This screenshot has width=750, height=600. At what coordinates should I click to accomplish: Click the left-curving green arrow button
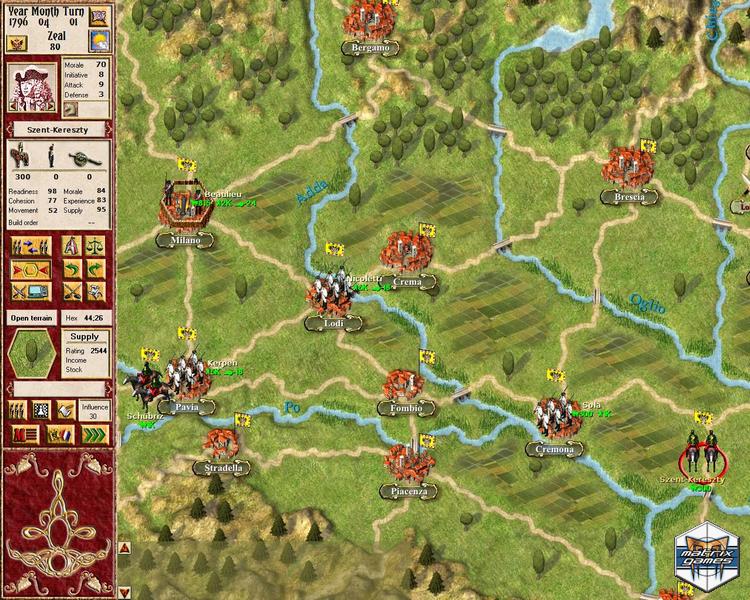pos(71,269)
